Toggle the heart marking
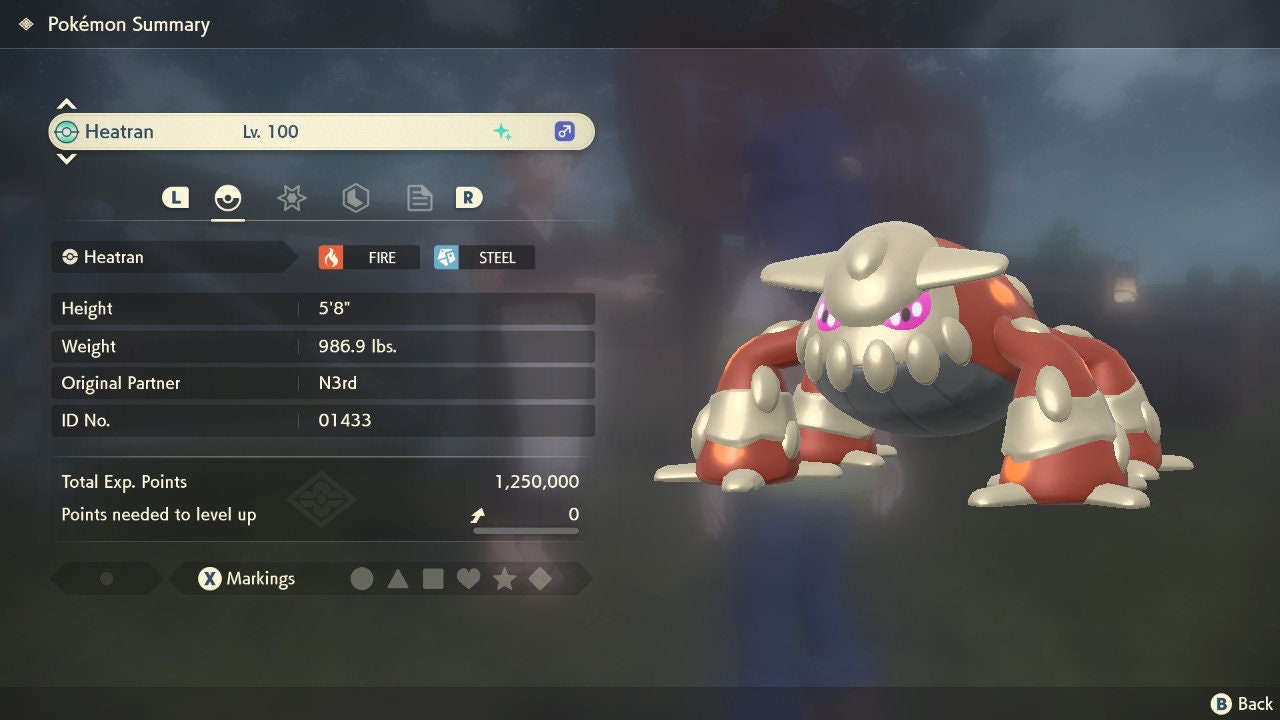 coord(468,579)
